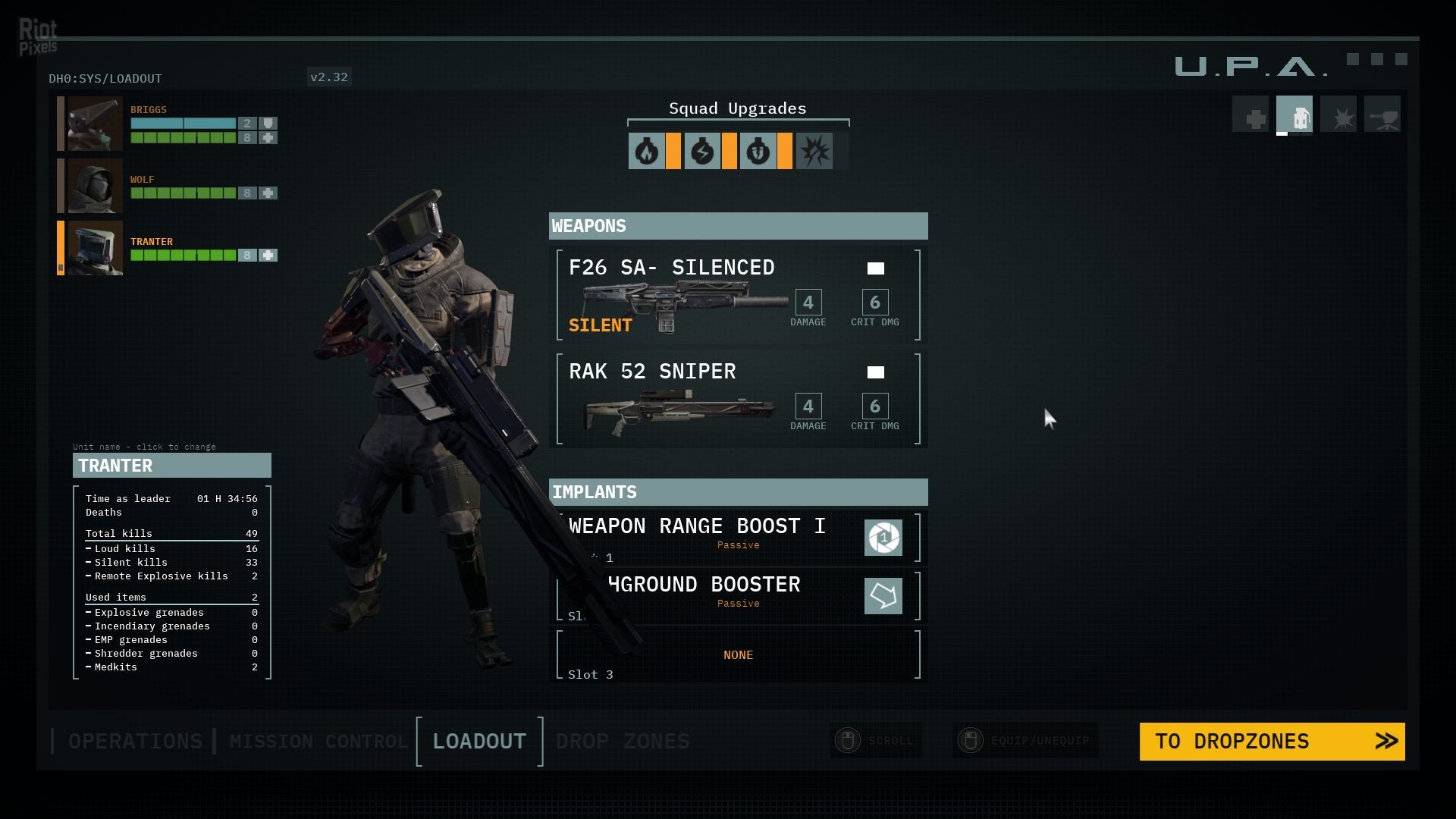This screenshot has width=1456, height=819.
Task: Select the medkit cross item icon
Action: click(1250, 115)
